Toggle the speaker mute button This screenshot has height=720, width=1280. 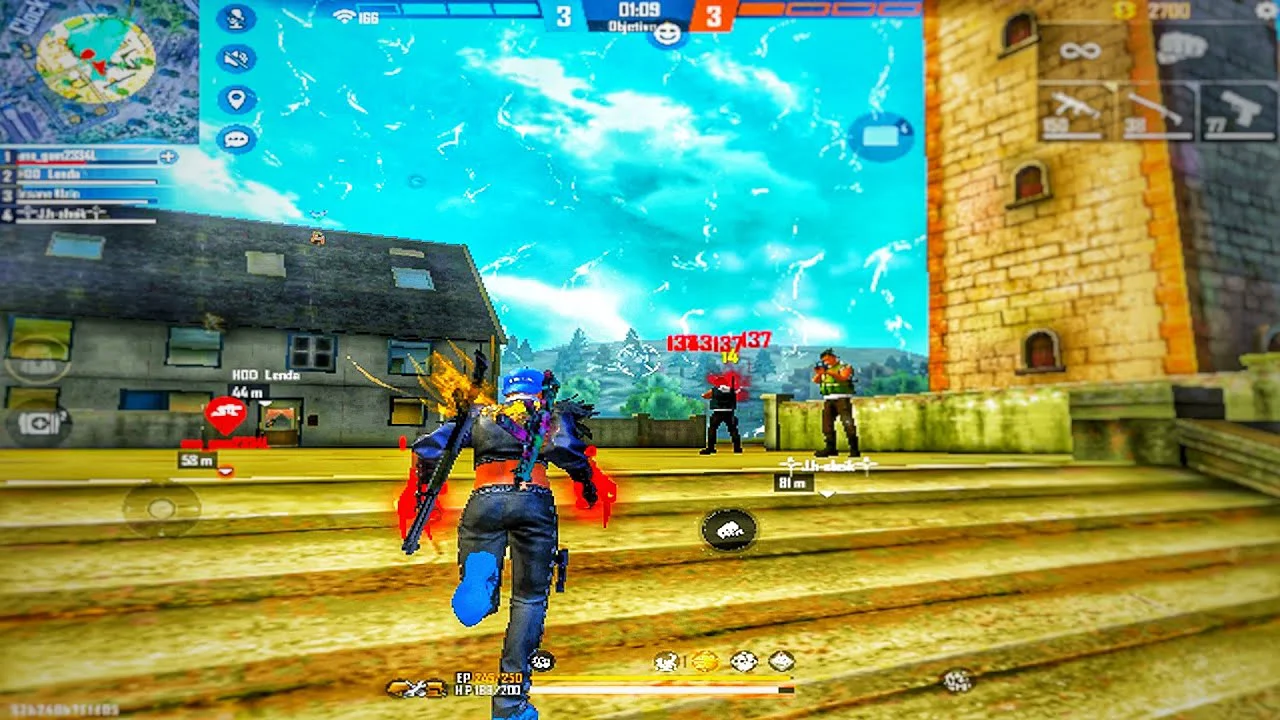[x=236, y=59]
